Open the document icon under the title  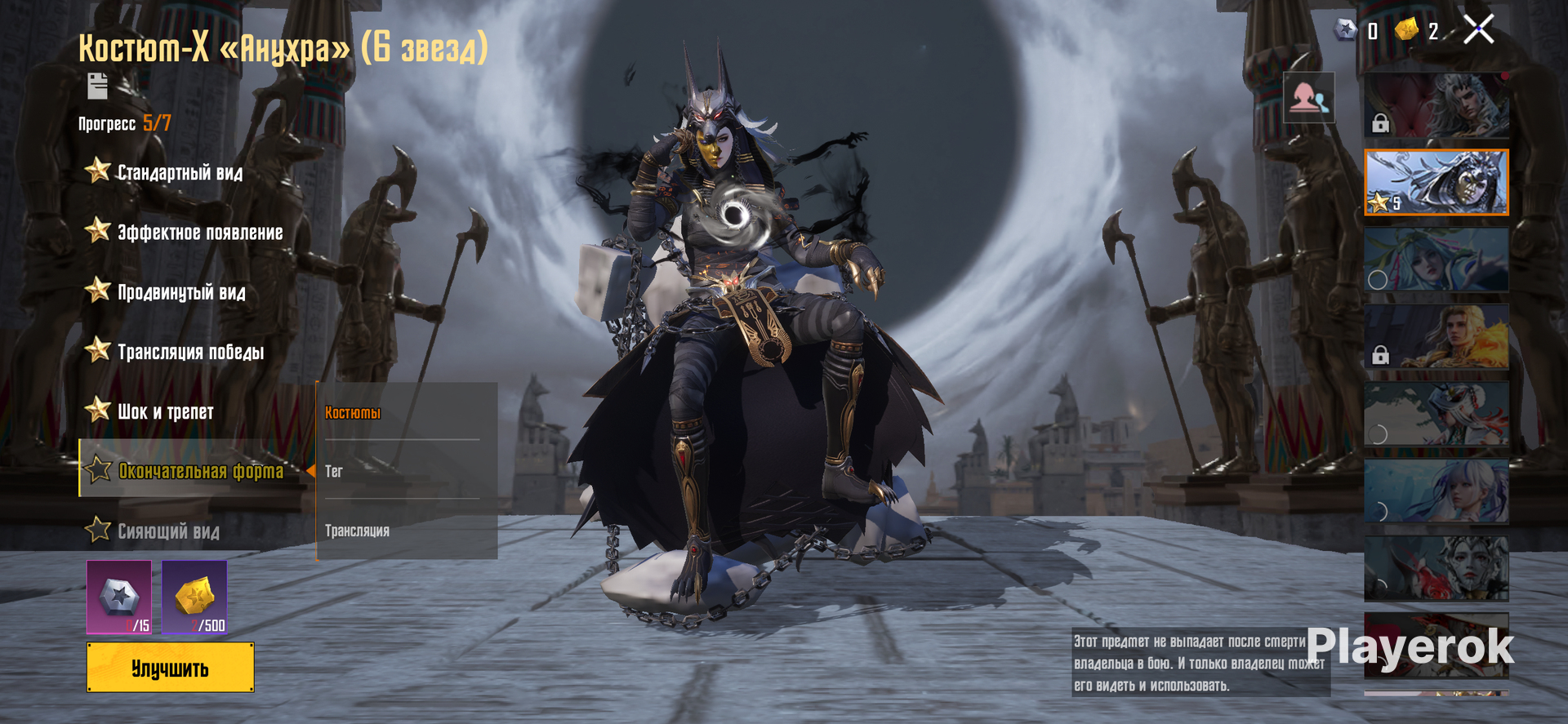pos(97,86)
